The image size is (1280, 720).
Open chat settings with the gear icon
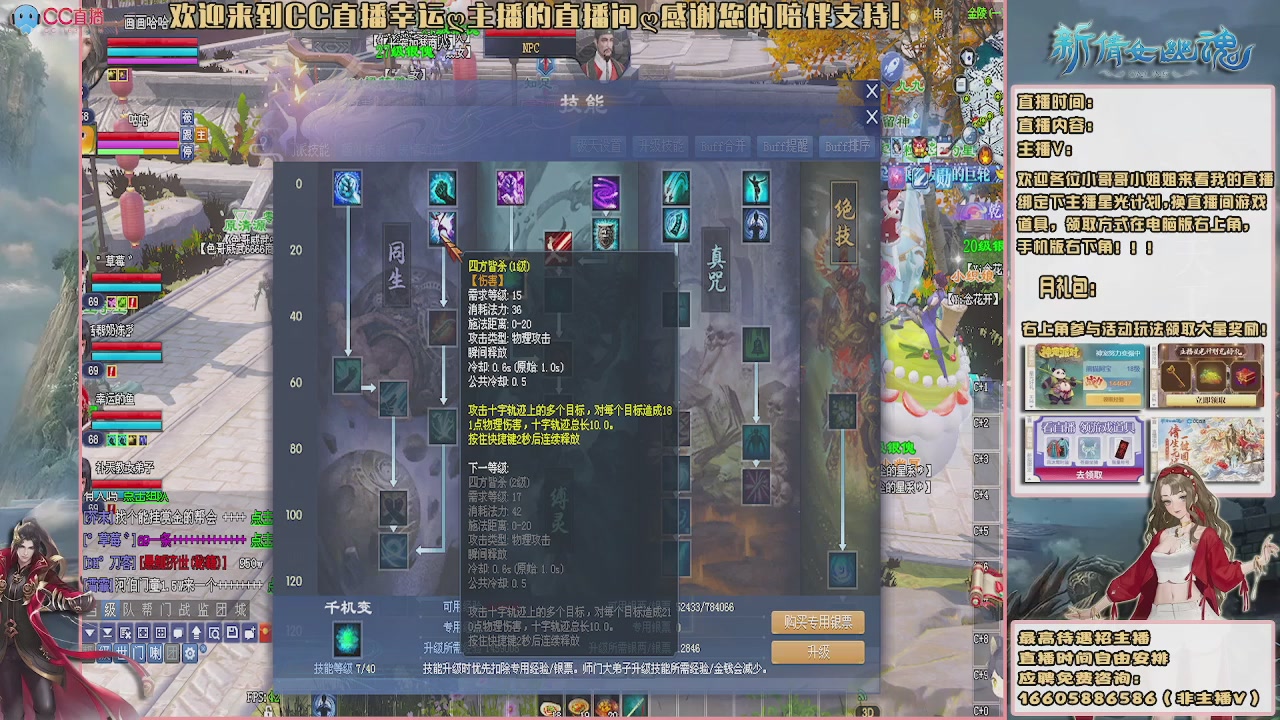click(x=190, y=652)
